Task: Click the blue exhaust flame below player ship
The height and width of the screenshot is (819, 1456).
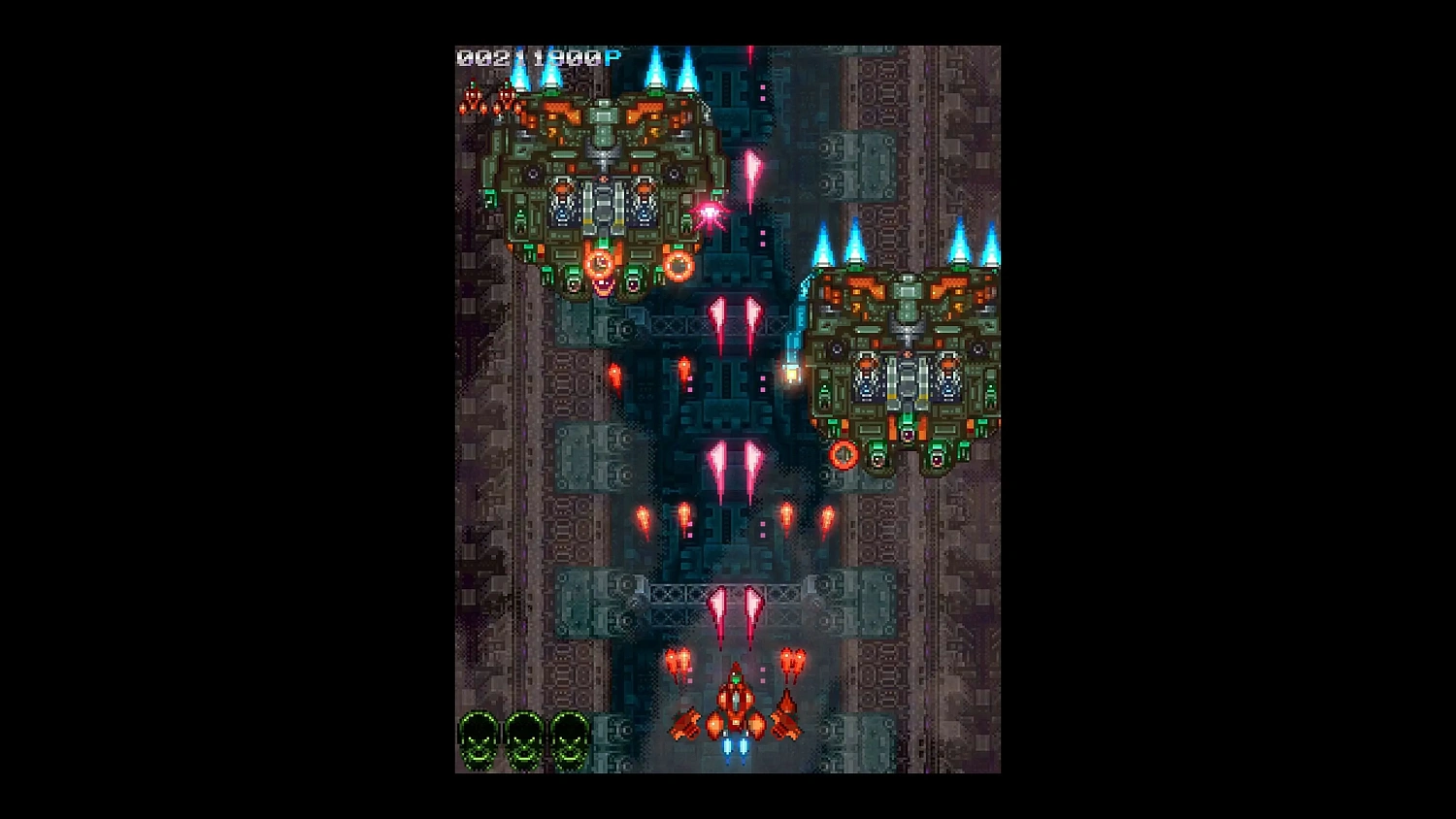Action: pyautogui.click(x=735, y=747)
